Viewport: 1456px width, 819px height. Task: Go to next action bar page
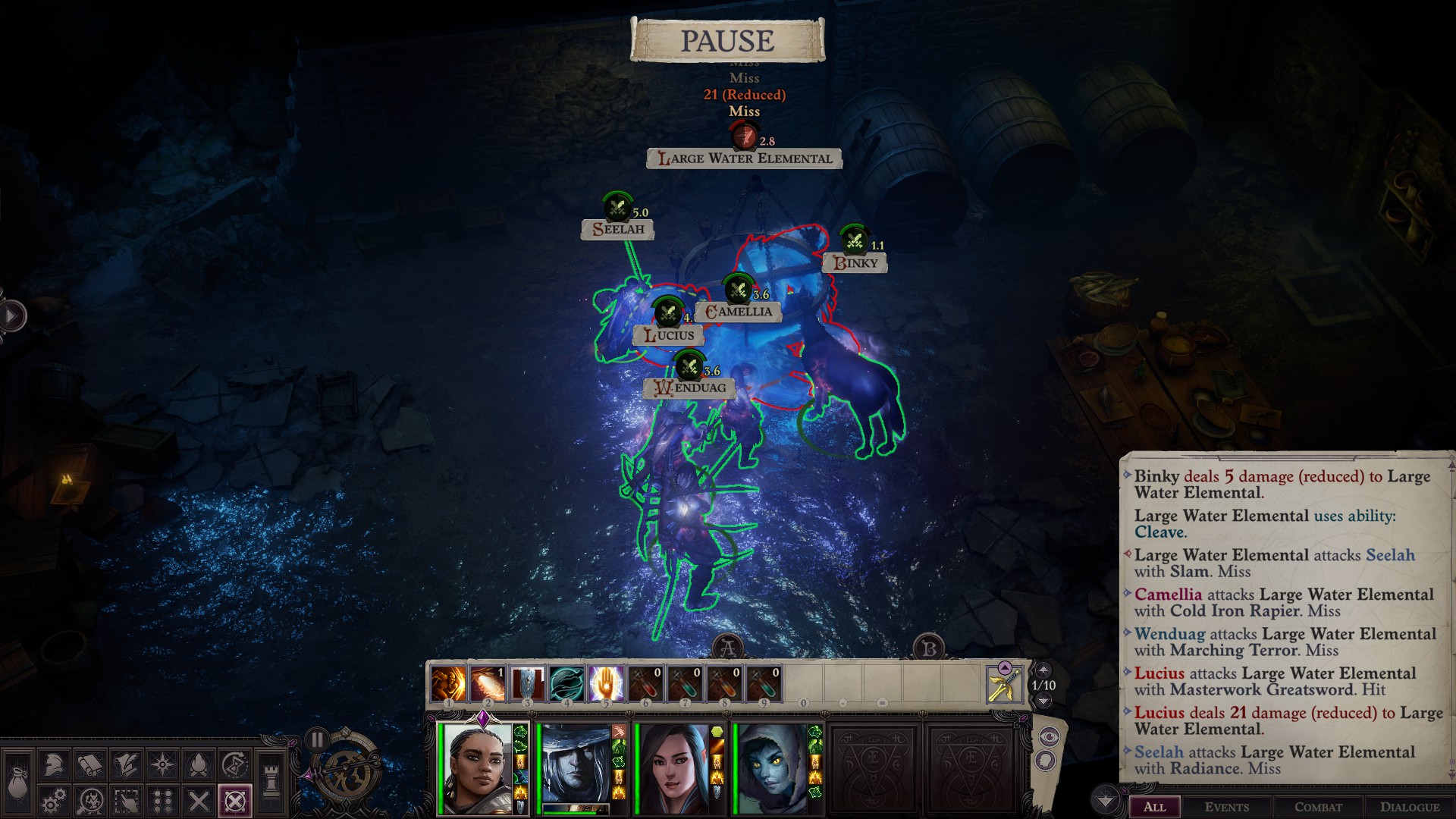(x=1043, y=701)
